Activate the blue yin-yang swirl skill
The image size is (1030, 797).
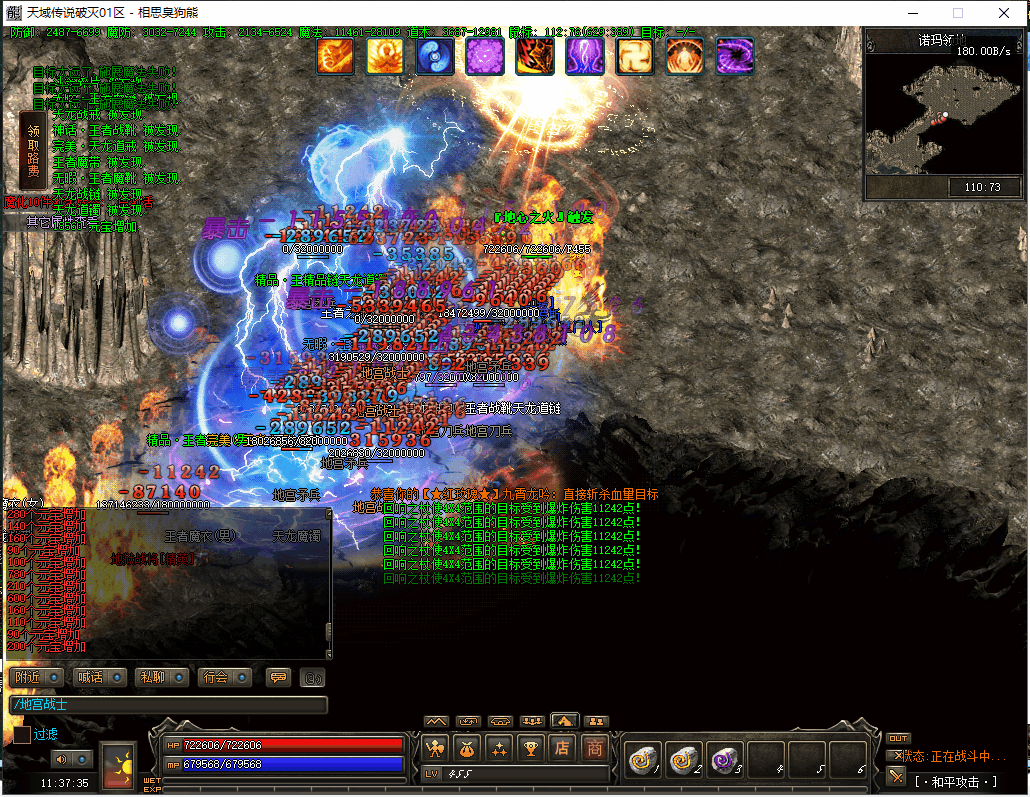tap(435, 56)
